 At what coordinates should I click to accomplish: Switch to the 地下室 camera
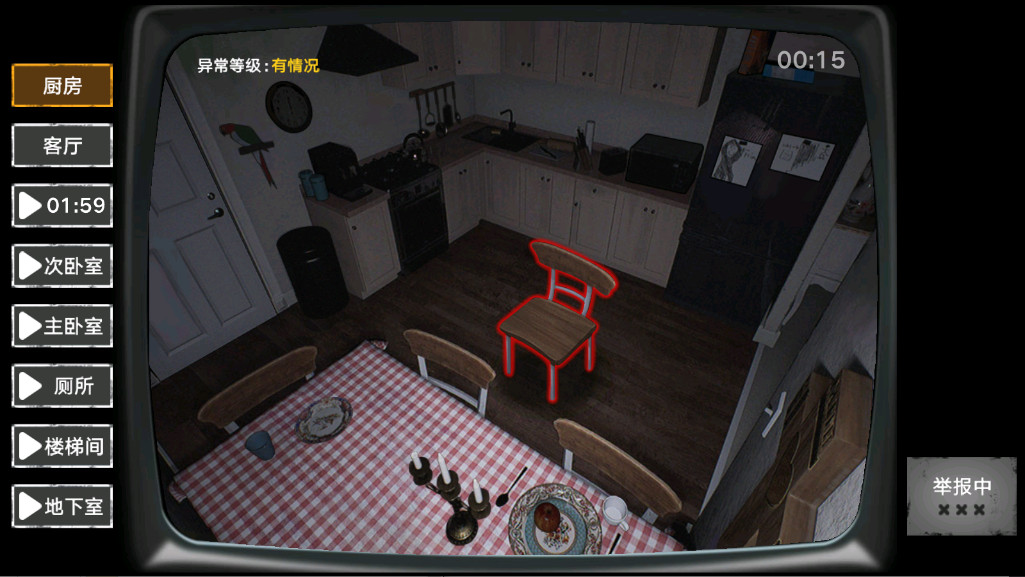pyautogui.click(x=62, y=506)
